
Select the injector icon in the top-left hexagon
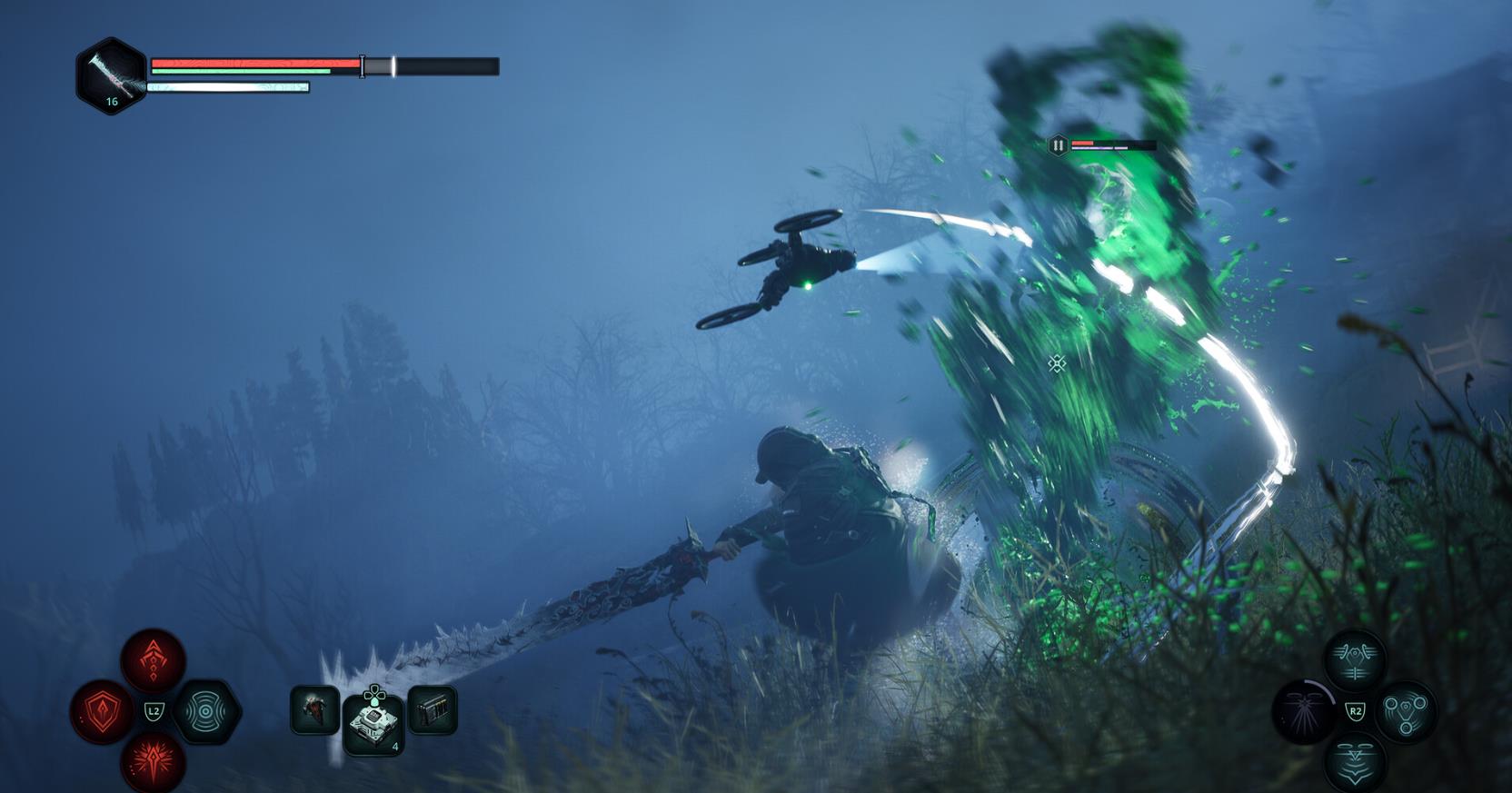(x=111, y=75)
